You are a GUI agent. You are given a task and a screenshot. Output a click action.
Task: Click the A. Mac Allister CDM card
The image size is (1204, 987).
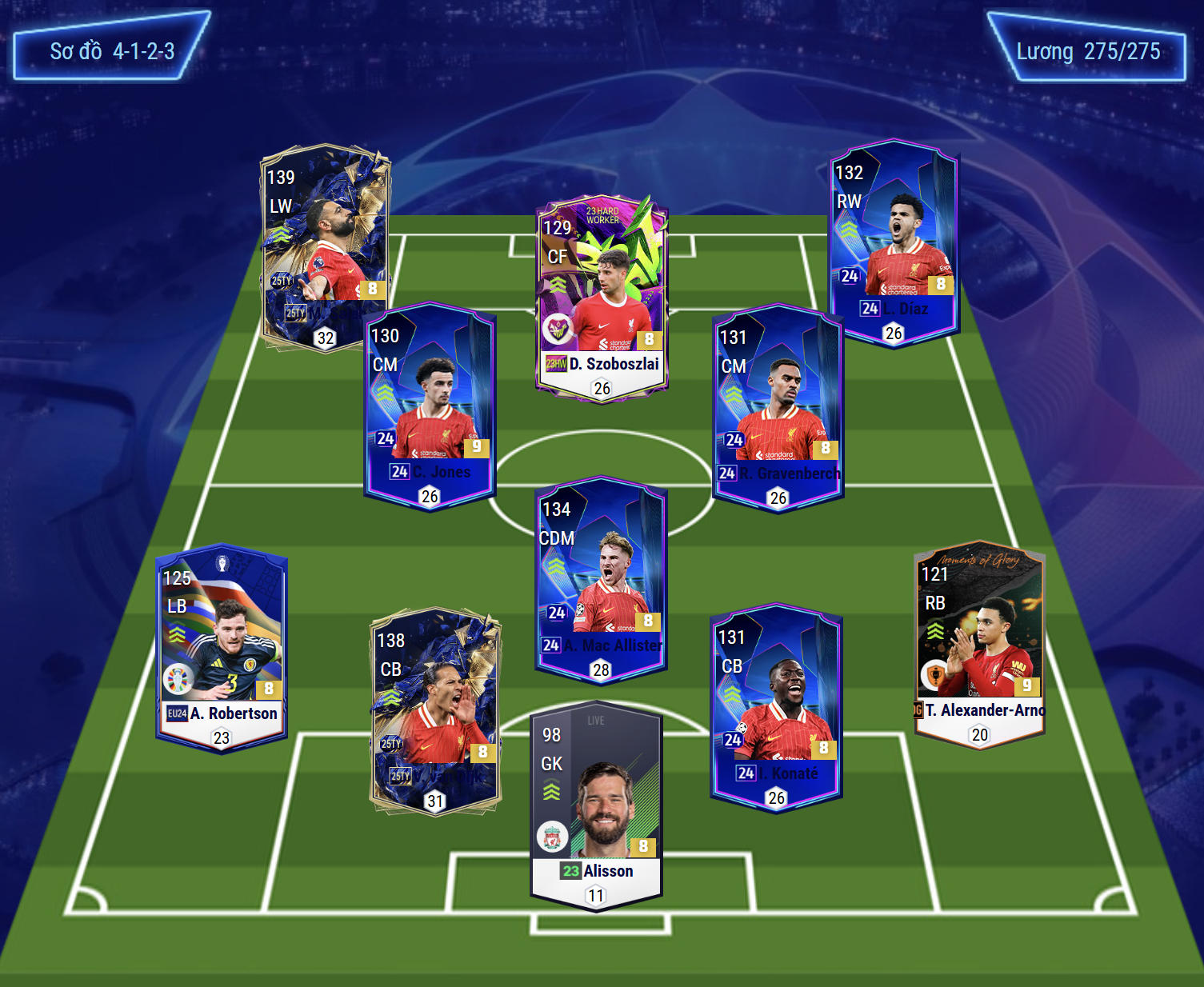pos(601,580)
